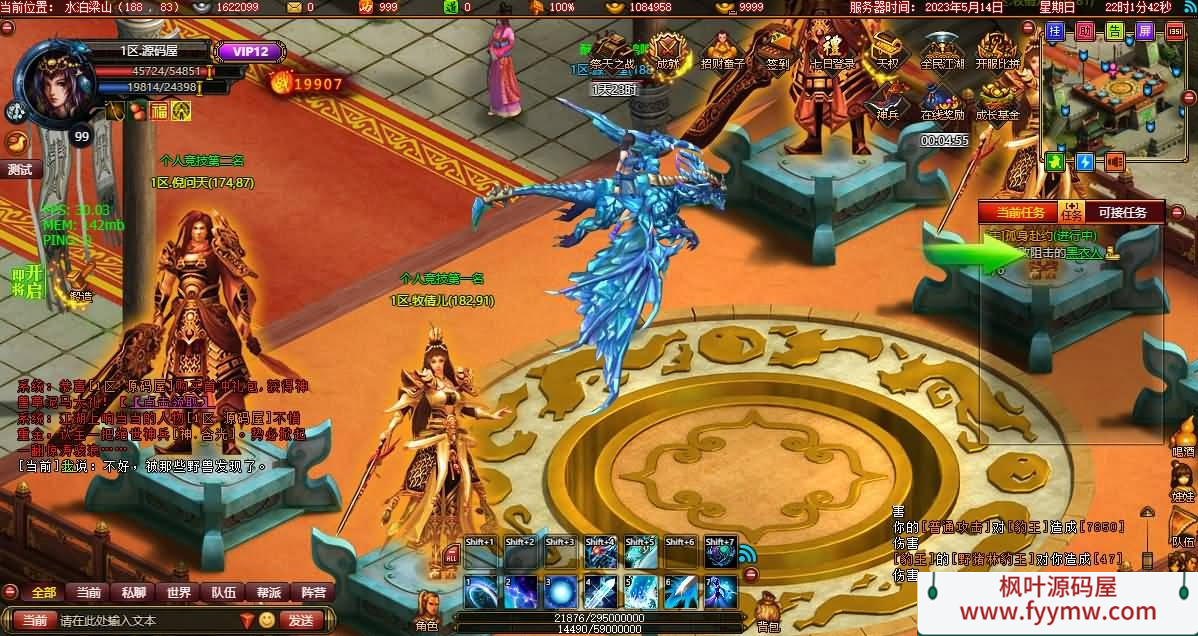Open the 角色 character sheet
The image size is (1198, 636).
(427, 610)
